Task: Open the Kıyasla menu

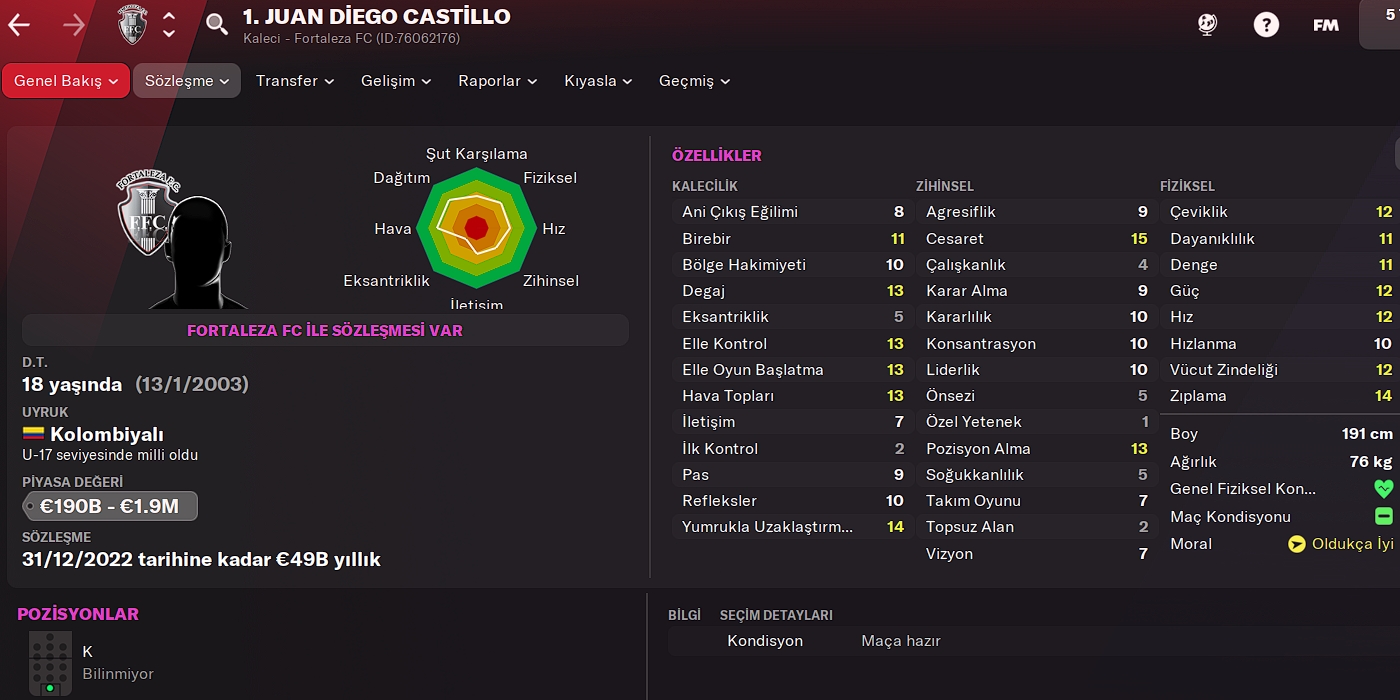Action: (598, 81)
